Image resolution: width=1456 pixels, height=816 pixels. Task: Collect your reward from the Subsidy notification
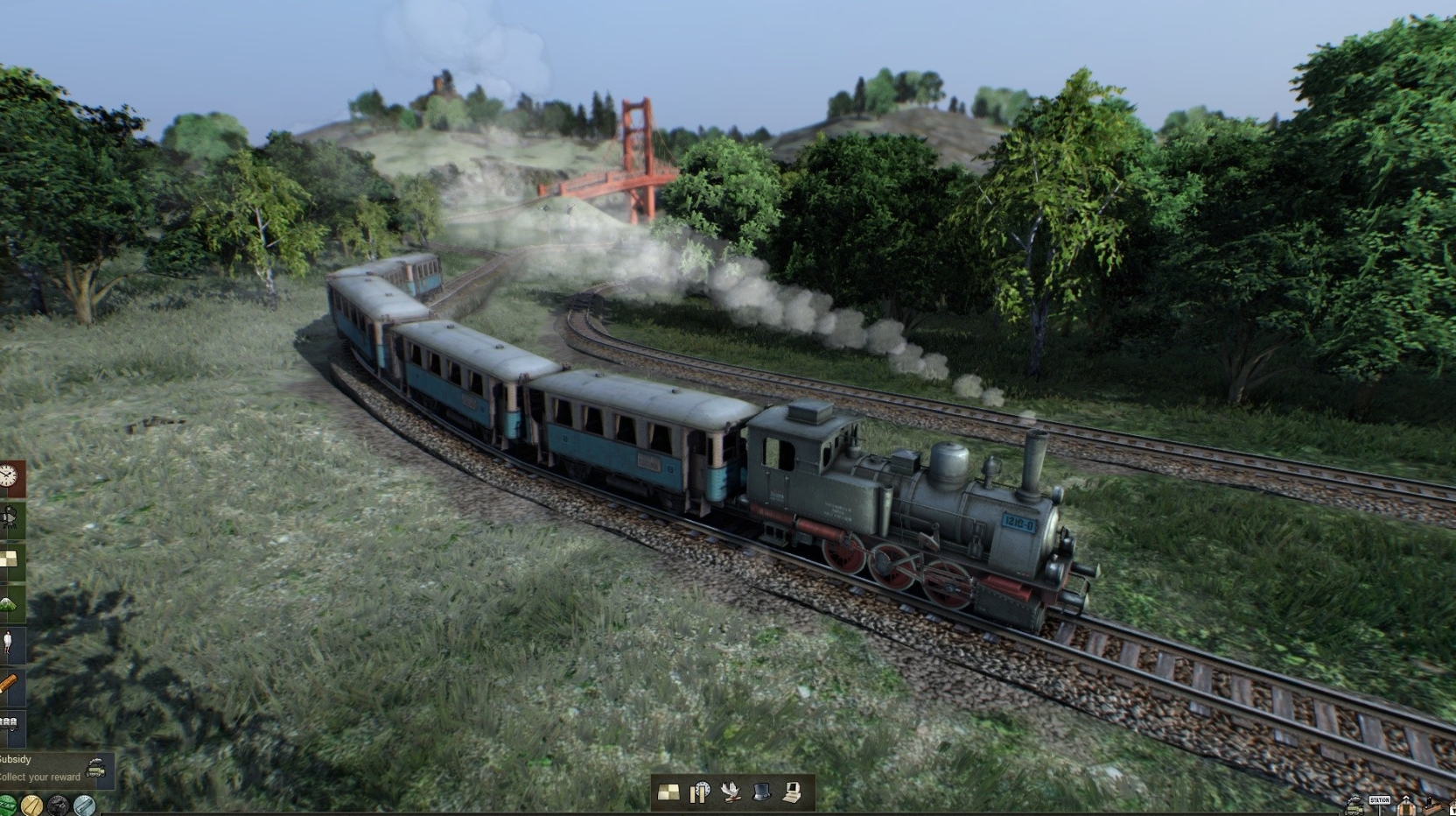pyautogui.click(x=39, y=776)
